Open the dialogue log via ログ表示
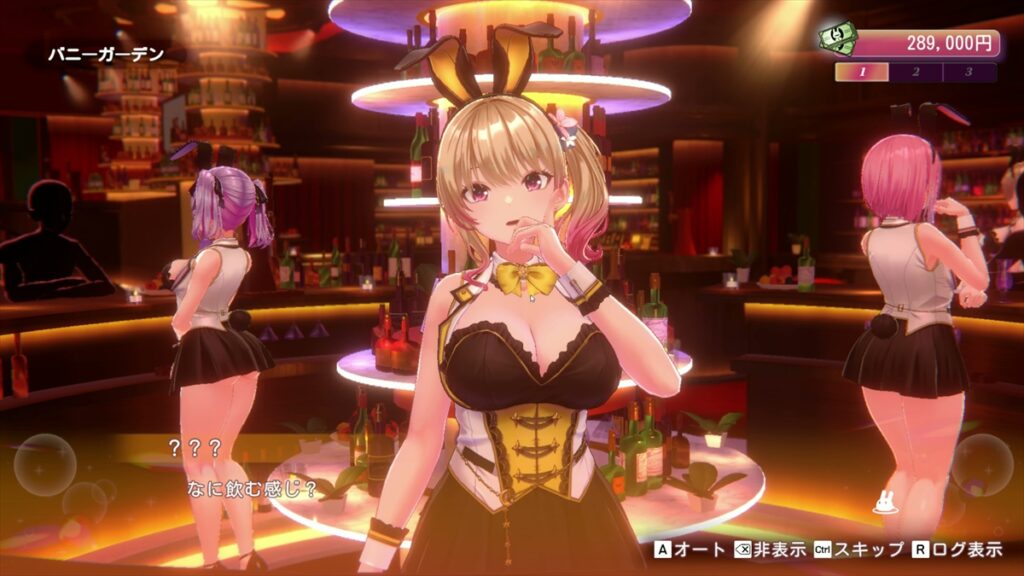 click(955, 549)
